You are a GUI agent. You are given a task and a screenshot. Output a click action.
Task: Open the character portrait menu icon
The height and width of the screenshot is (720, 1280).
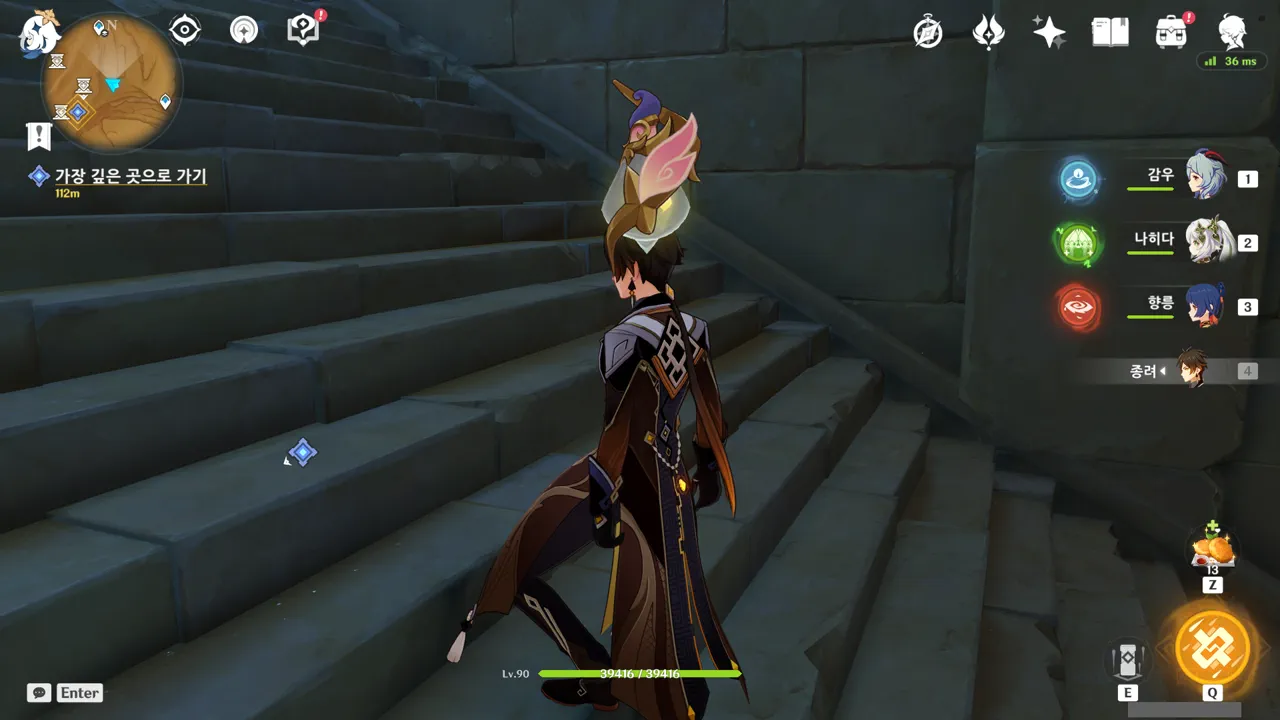[x=1231, y=32]
